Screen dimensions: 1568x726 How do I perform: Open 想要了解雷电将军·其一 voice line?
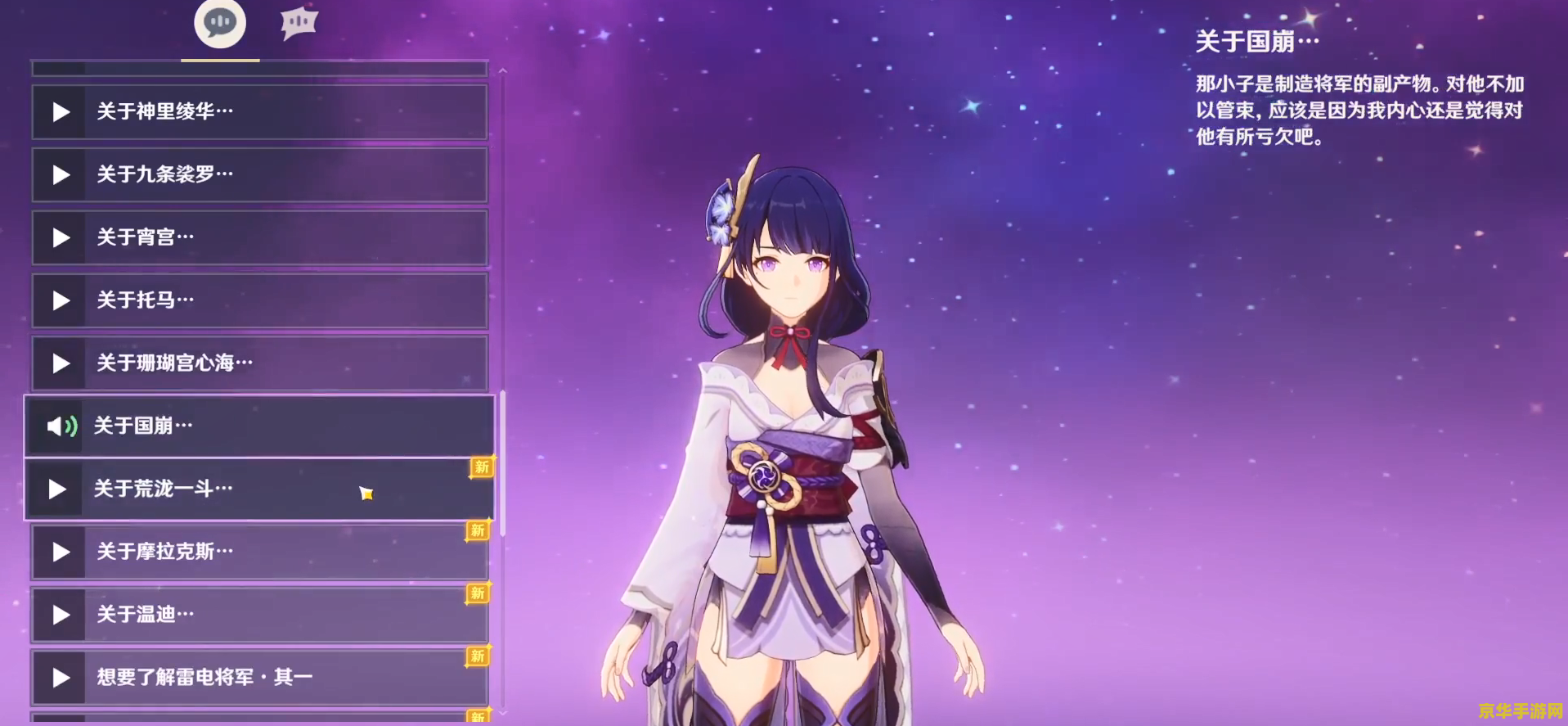tap(259, 677)
